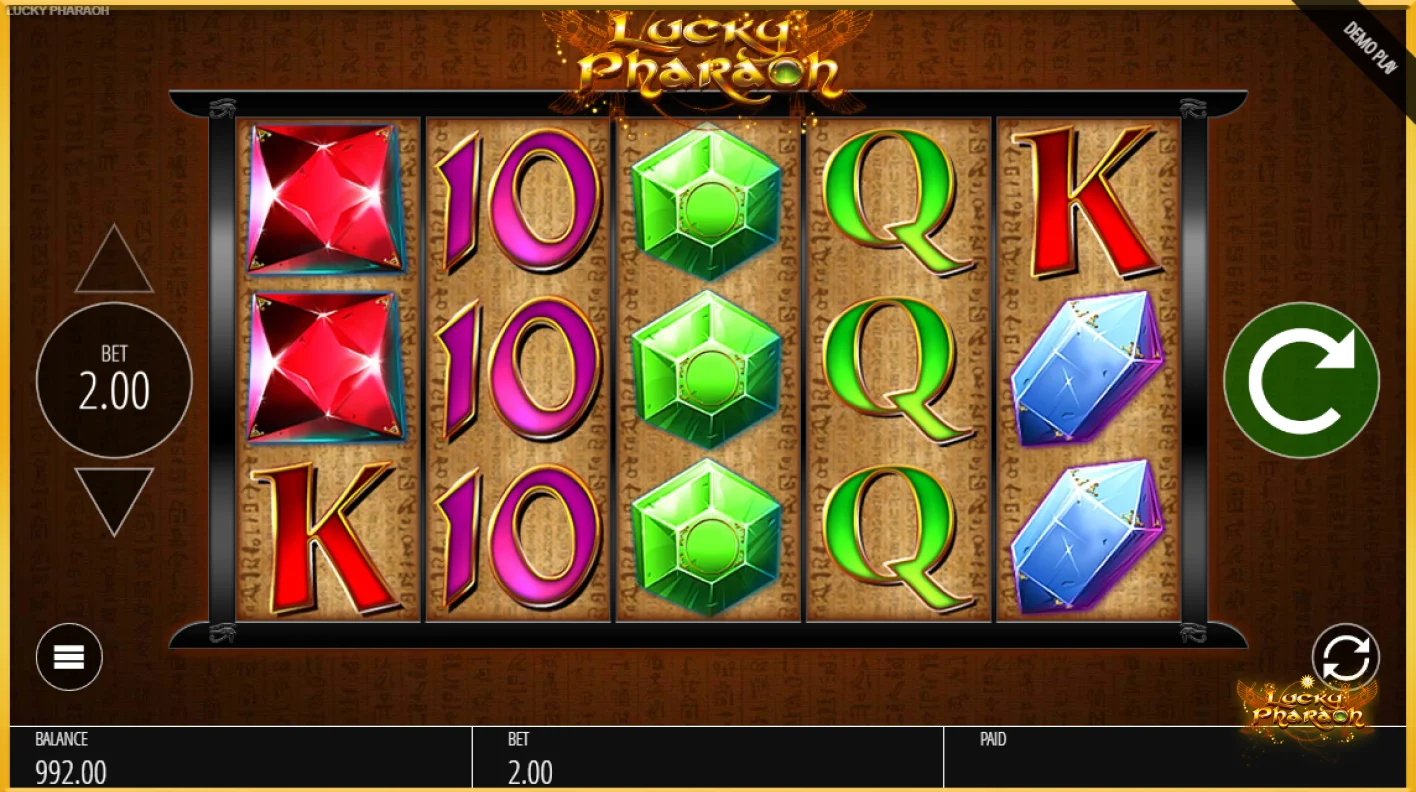Click the eye symbol on the right reel frame
This screenshot has width=1416, height=792.
pos(1191,108)
